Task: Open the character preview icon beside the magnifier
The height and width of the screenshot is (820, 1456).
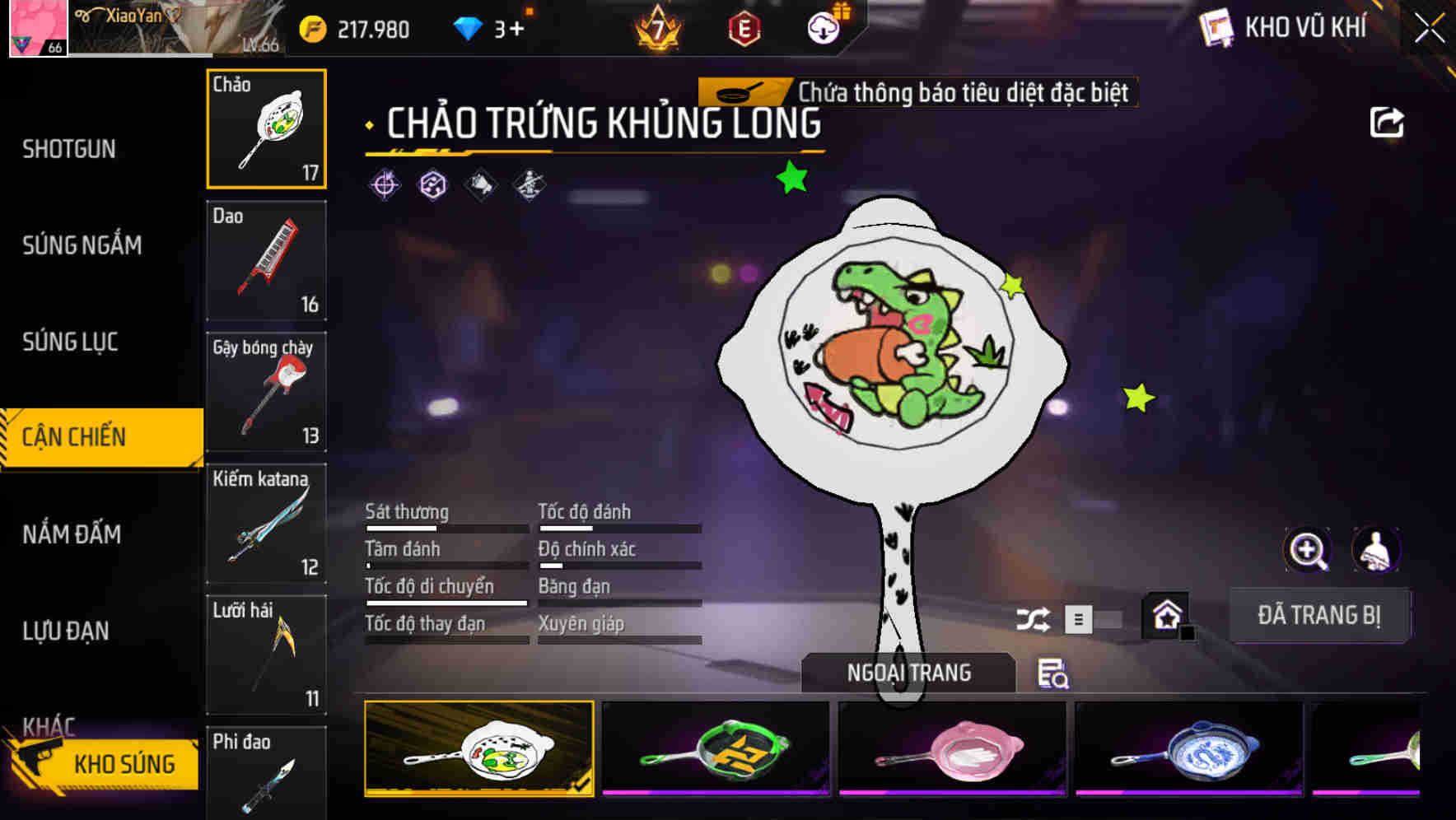Action: [1374, 549]
